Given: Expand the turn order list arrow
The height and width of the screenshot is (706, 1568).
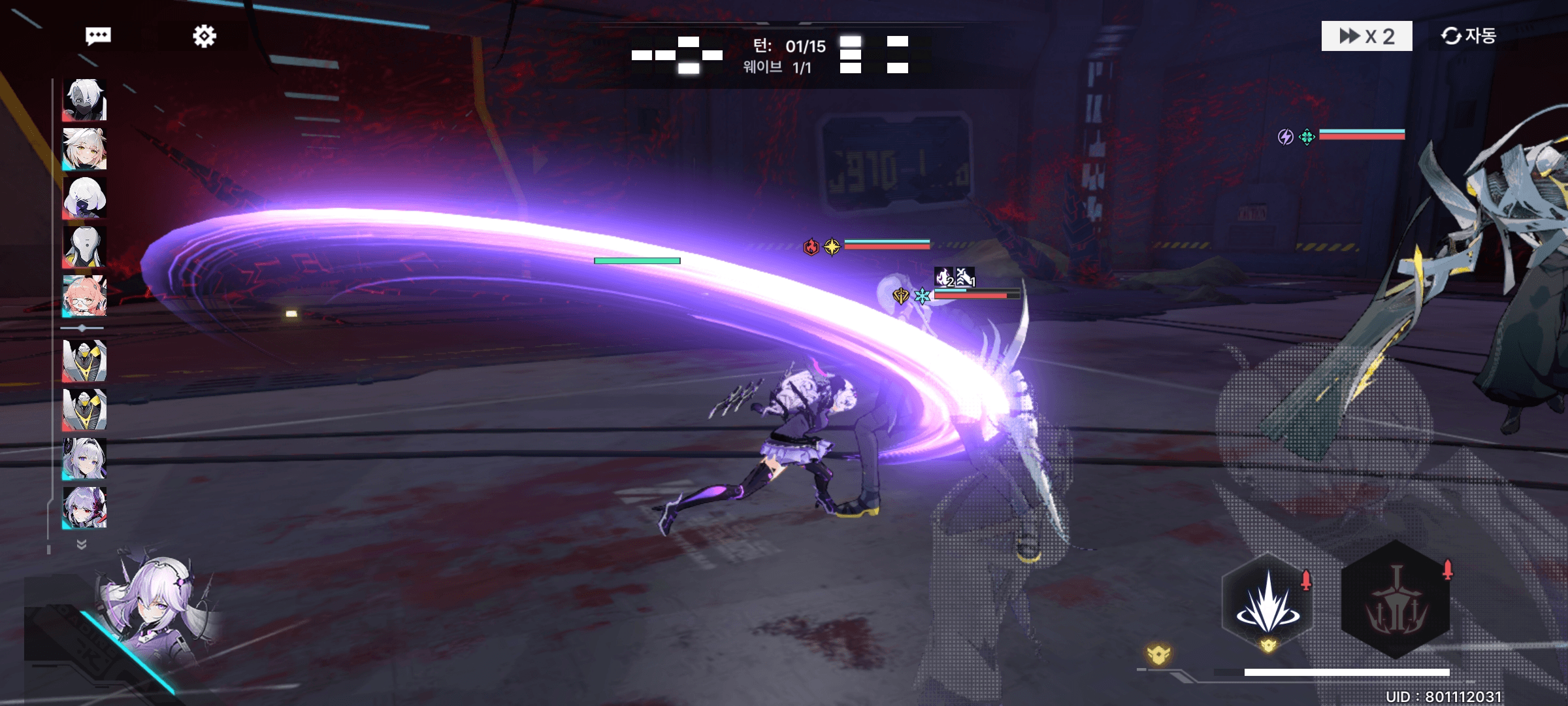Looking at the screenshot, I should tap(82, 544).
